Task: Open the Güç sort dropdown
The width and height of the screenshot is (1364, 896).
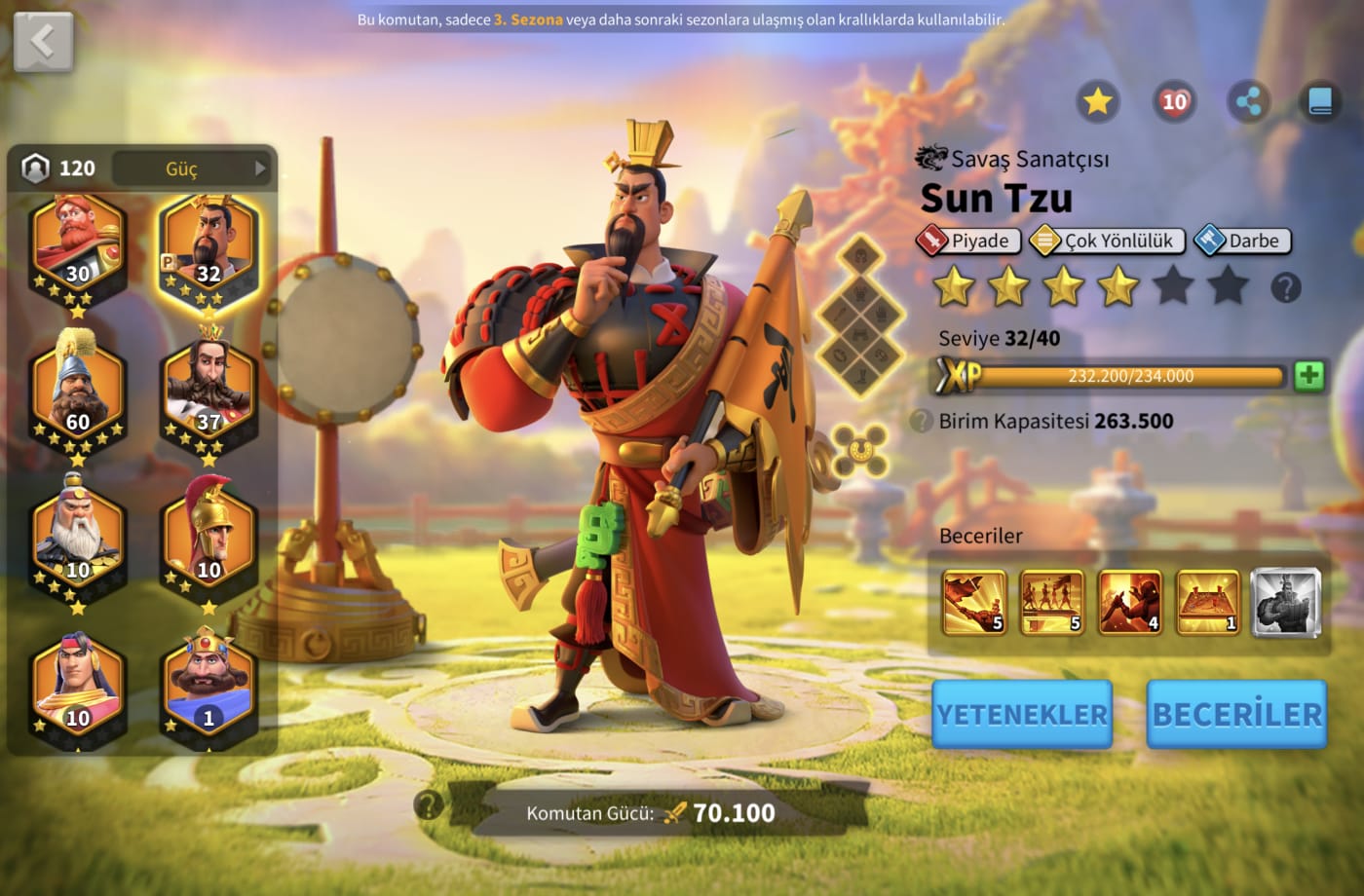Action: pos(191,168)
